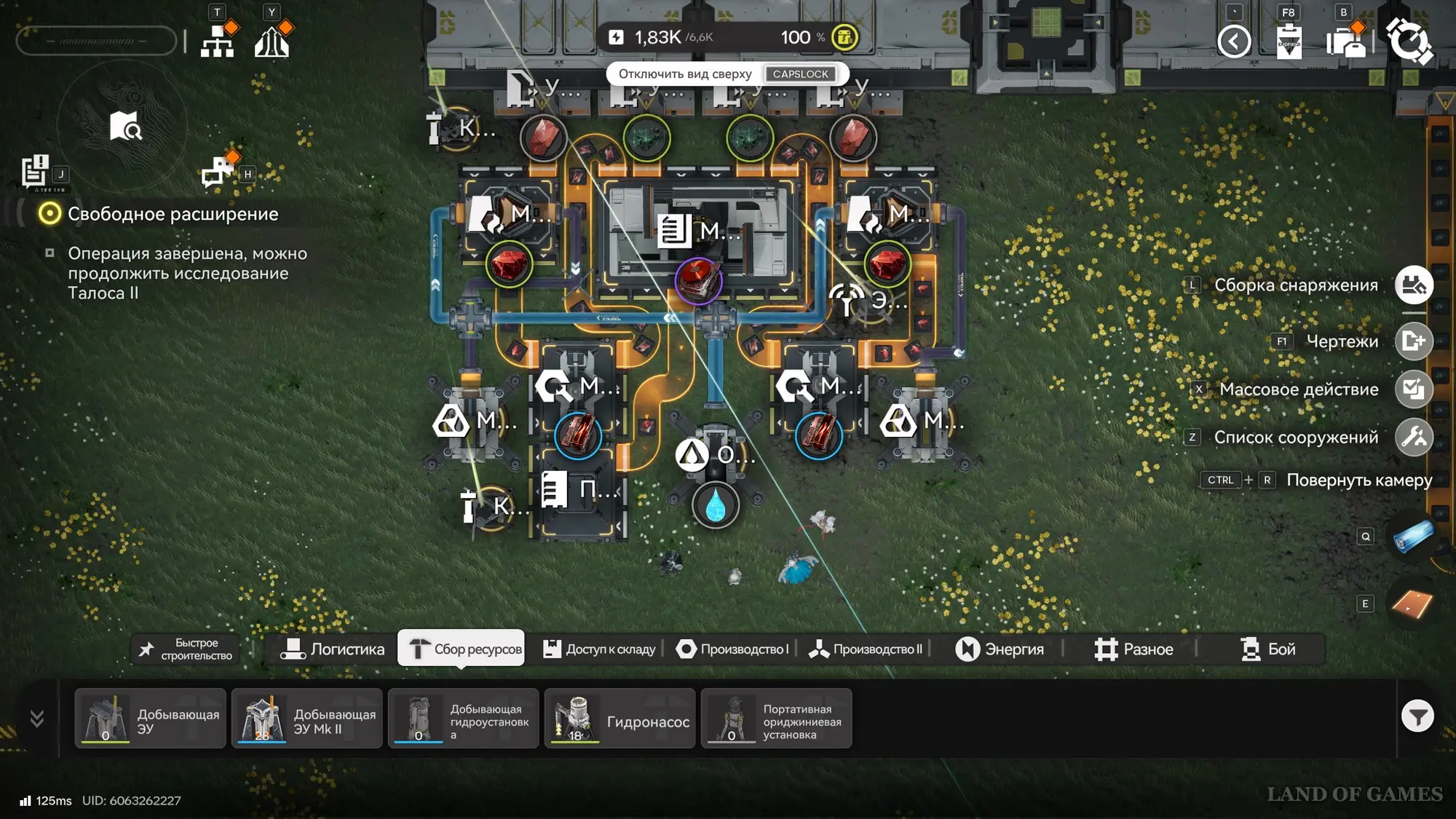The image size is (1456, 819).
Task: Open the Доступ к складу category
Action: tap(600, 649)
